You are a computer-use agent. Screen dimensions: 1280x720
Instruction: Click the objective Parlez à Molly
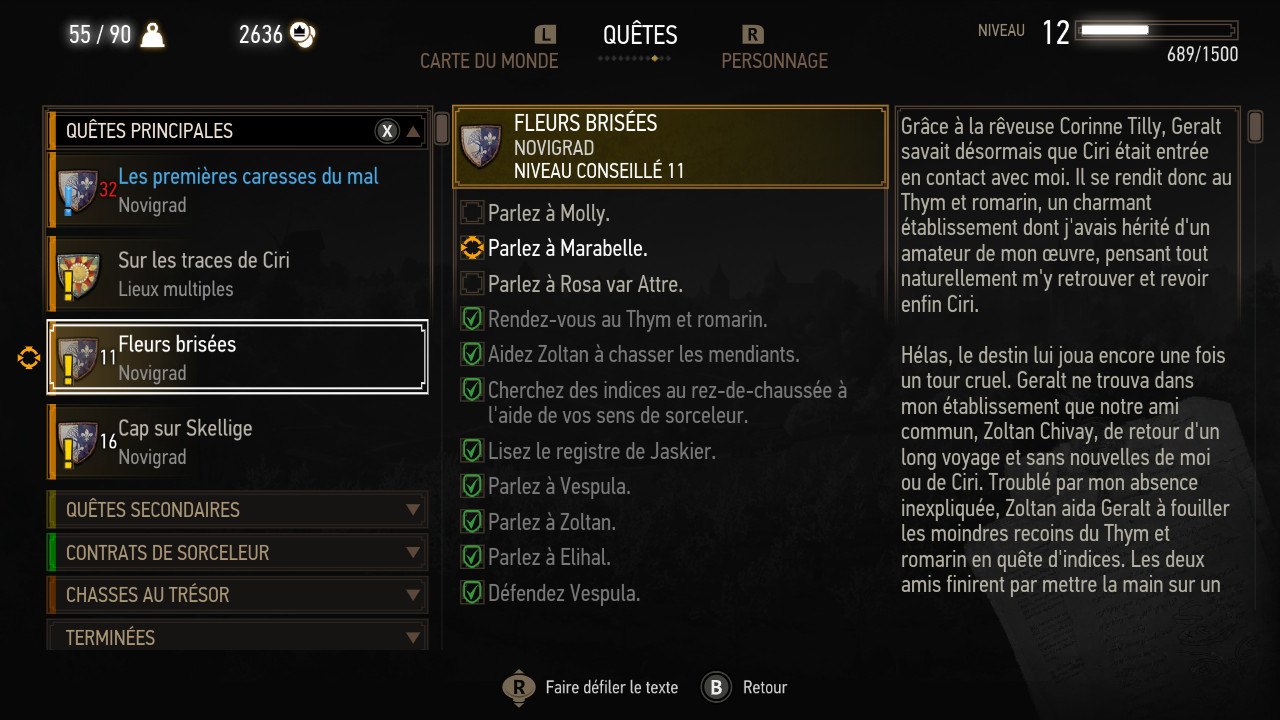click(x=548, y=213)
